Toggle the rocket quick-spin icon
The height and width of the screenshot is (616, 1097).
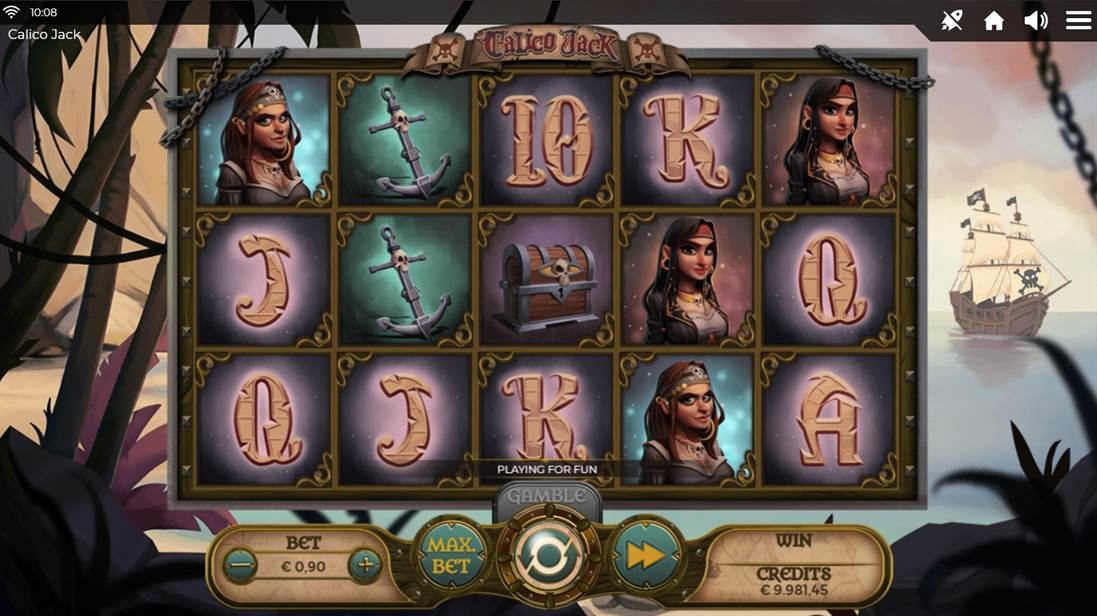point(952,21)
